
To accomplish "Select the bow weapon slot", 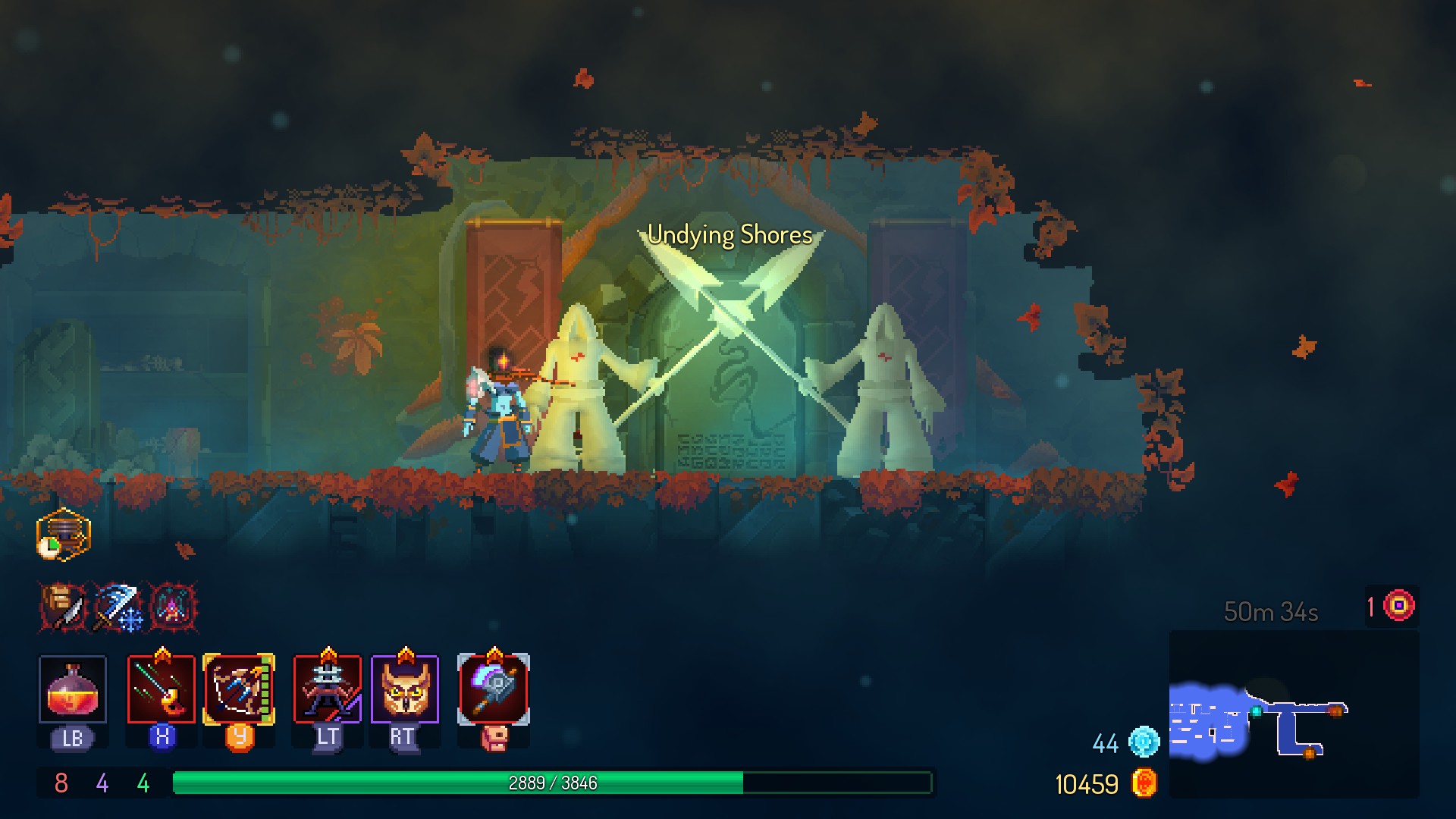I will point(239,689).
